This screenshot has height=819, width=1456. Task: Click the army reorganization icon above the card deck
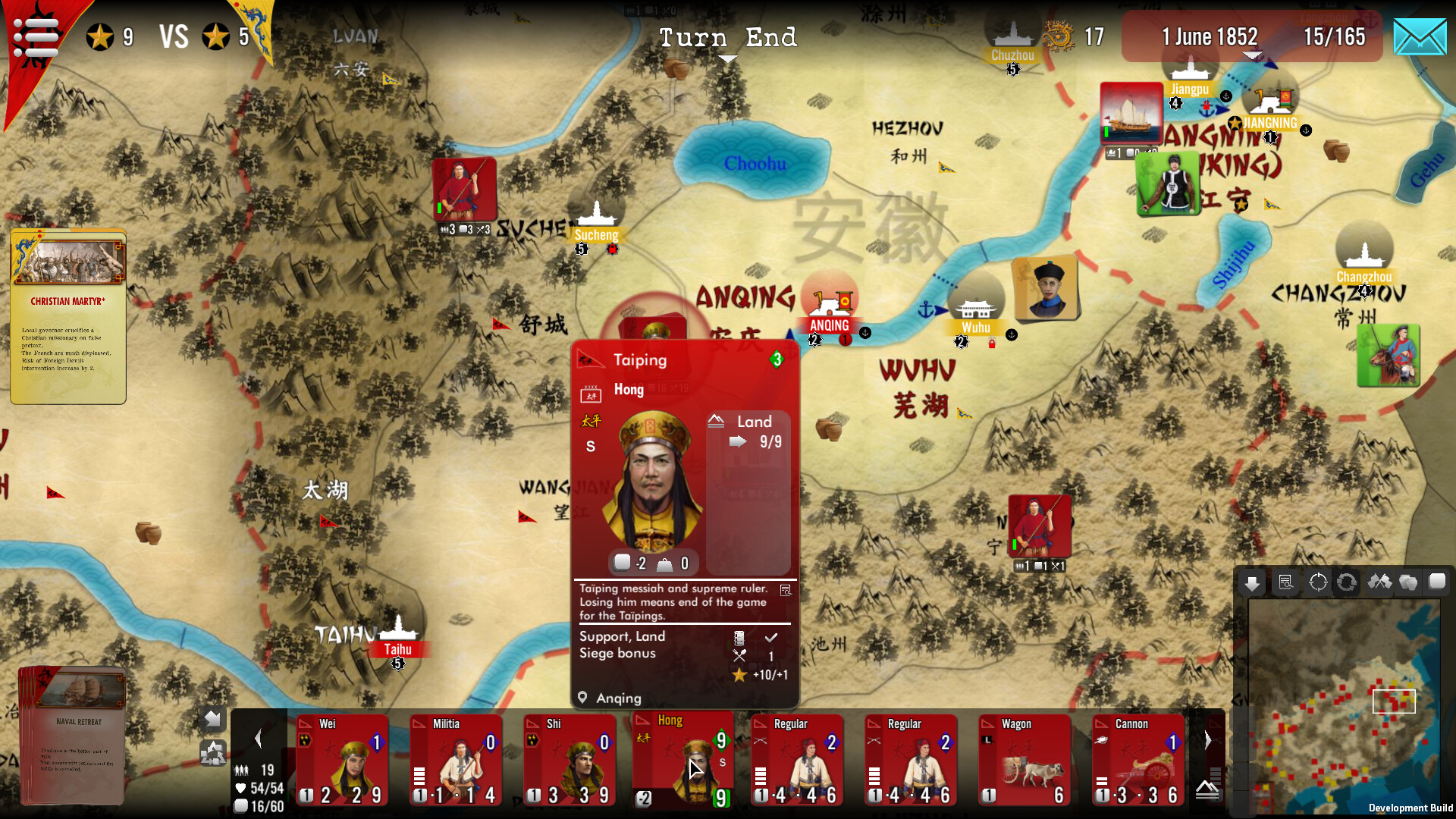coord(213,753)
